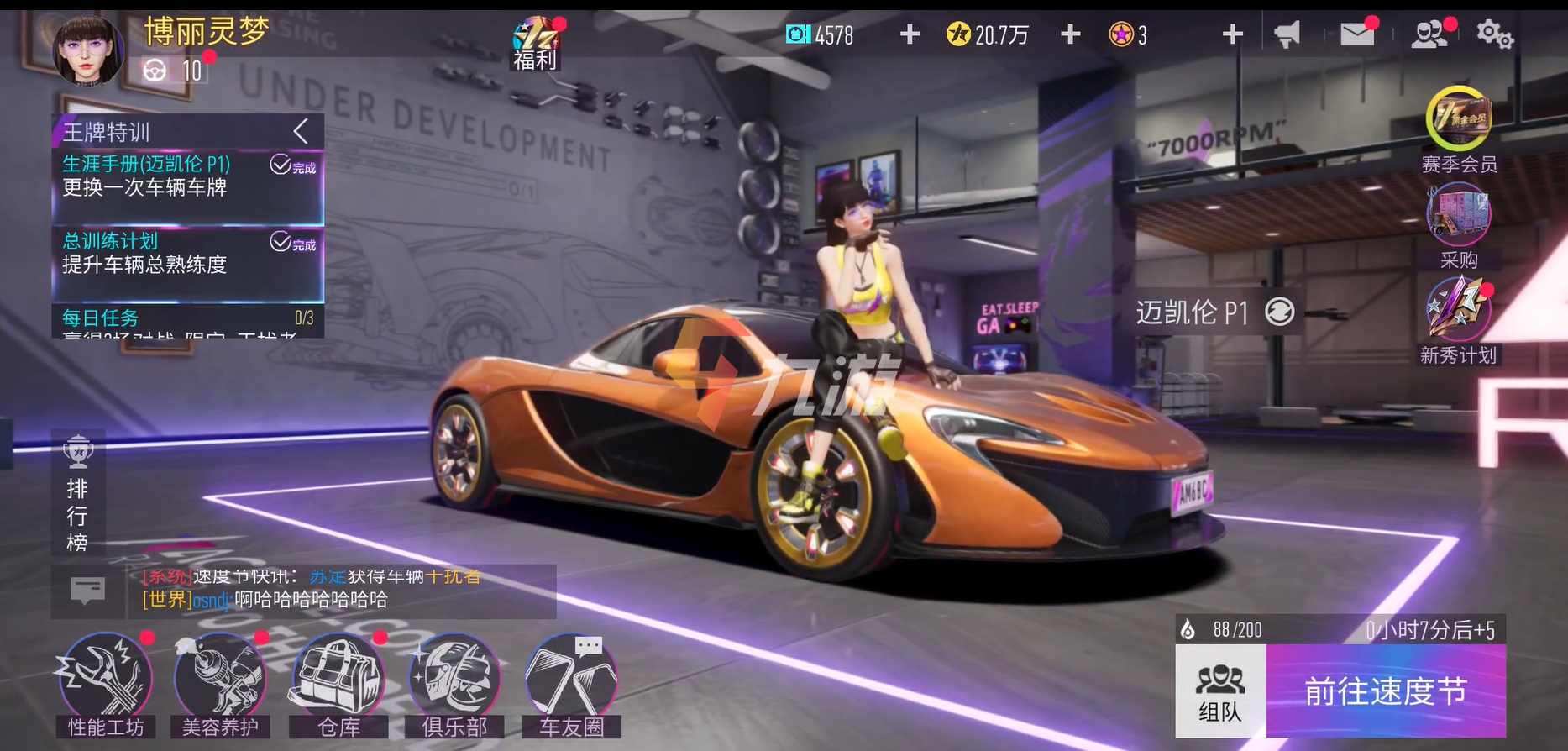Open the player avatar profile
This screenshot has height=751, width=1568.
pyautogui.click(x=87, y=50)
